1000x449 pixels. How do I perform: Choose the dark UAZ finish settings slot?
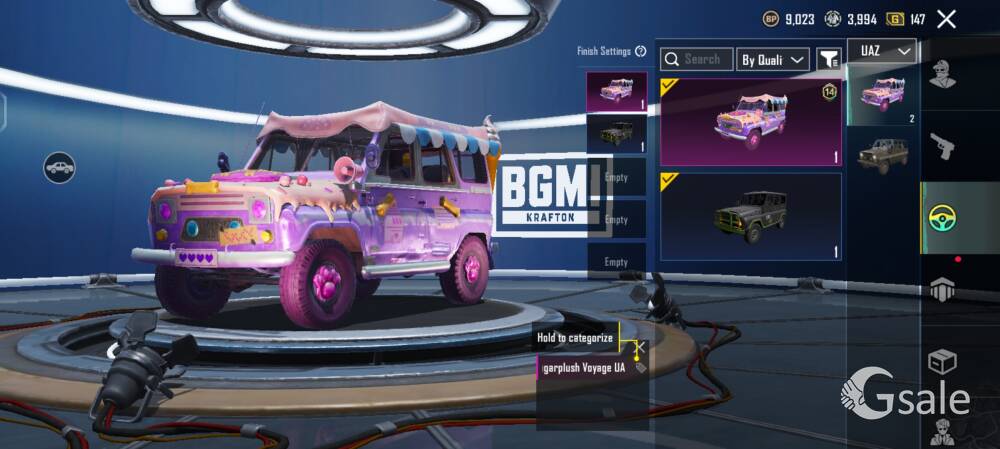[616, 132]
